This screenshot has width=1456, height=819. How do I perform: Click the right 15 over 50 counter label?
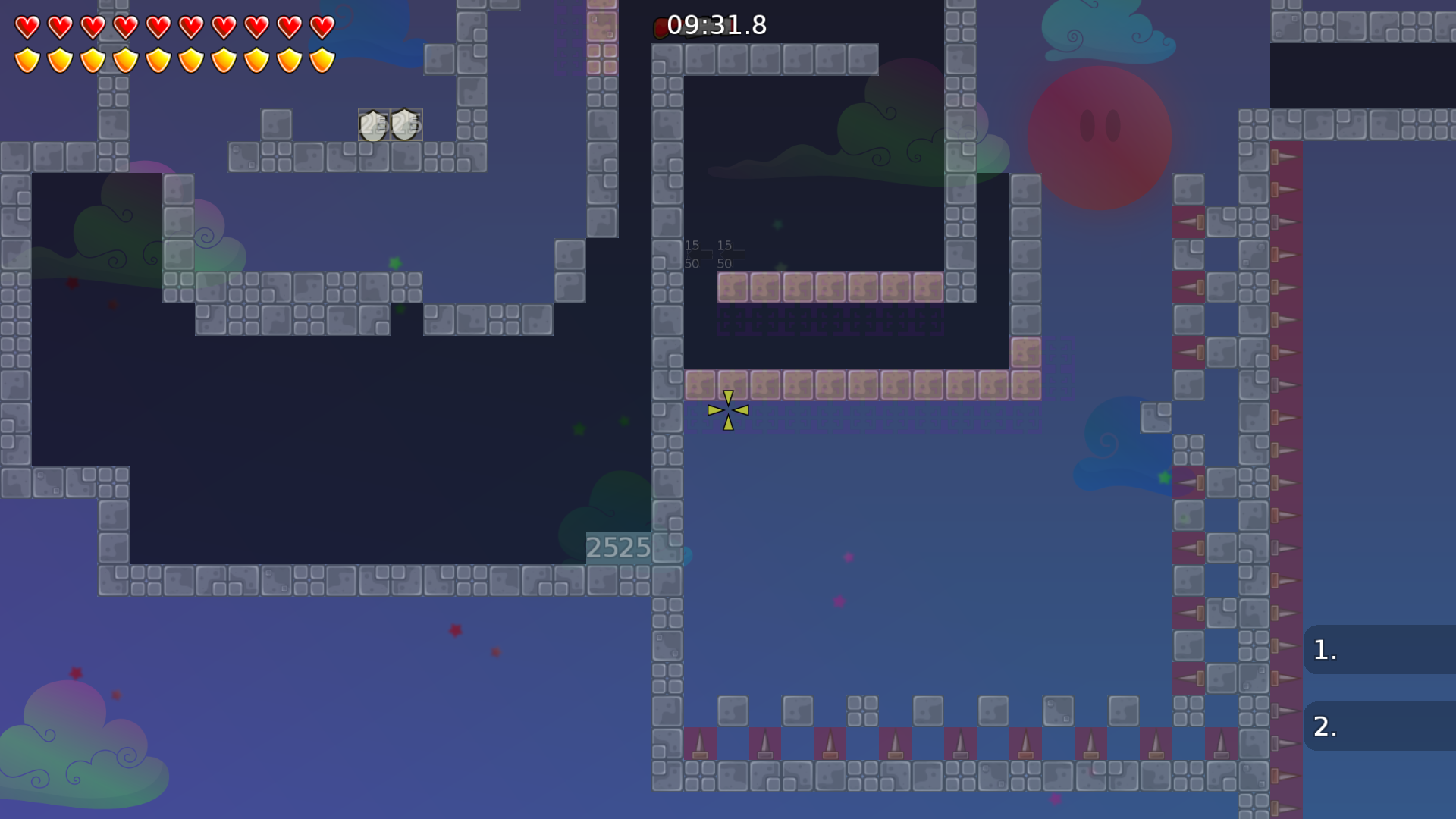(725, 254)
